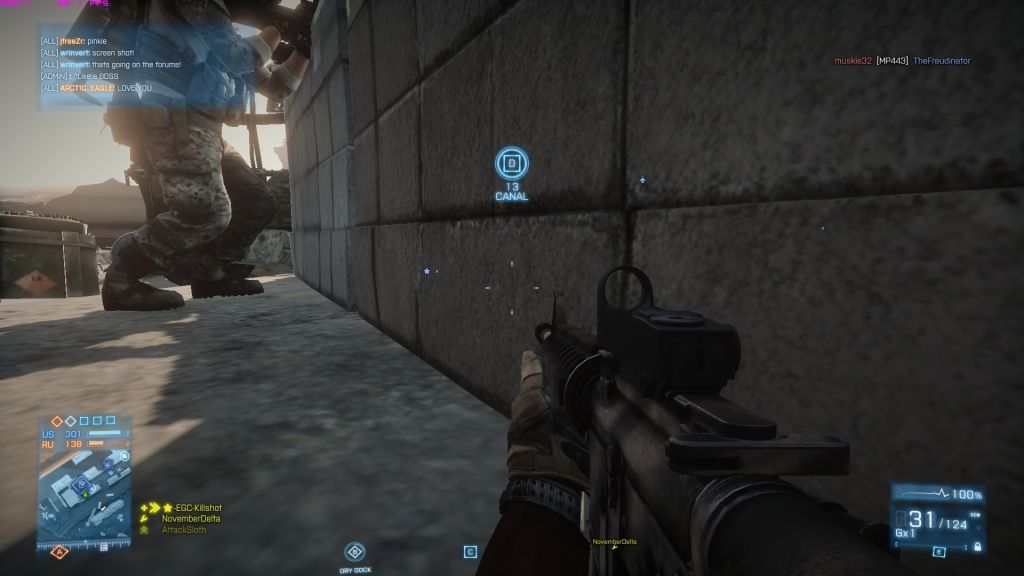Select squad member NovemberDelta in list
The width and height of the screenshot is (1024, 576).
[x=191, y=519]
